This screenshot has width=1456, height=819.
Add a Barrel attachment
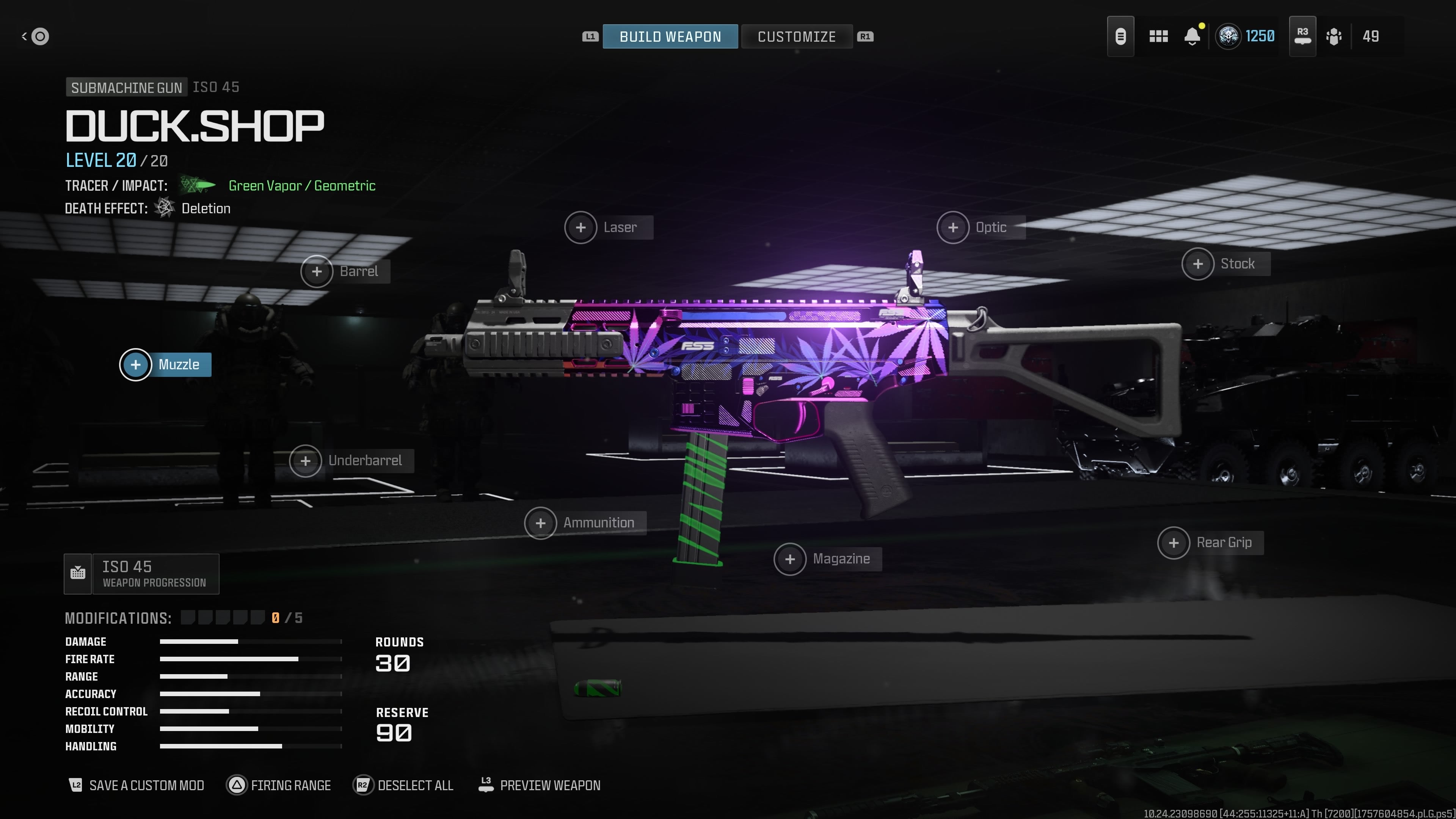(x=345, y=271)
